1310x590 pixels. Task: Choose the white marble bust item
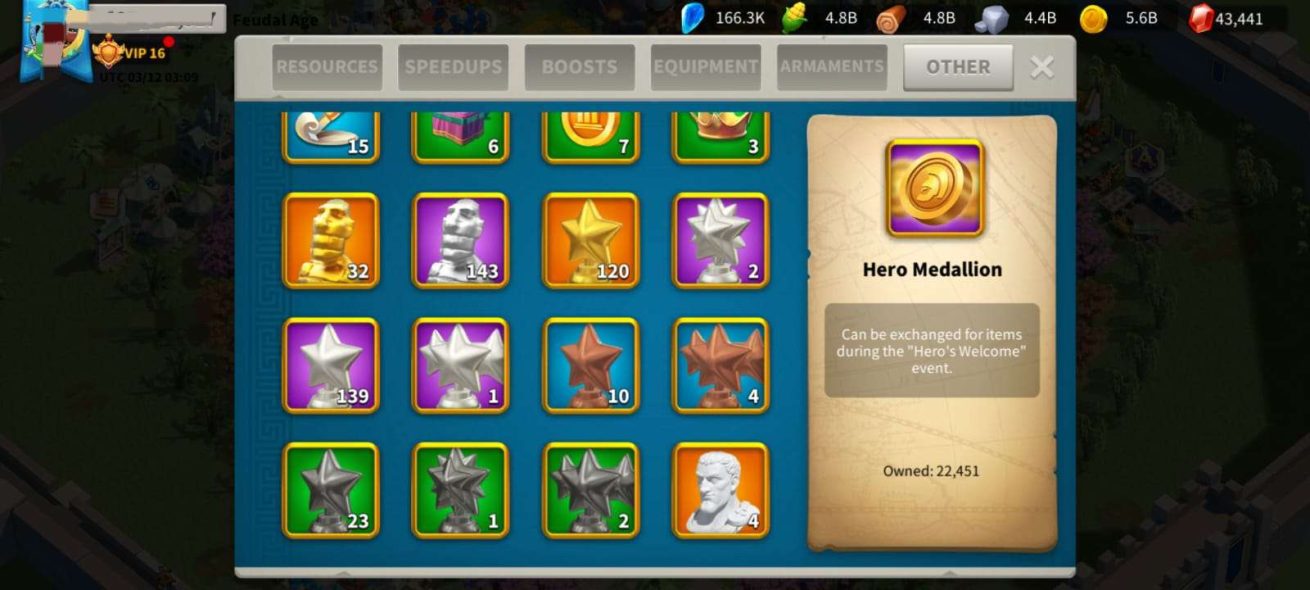721,490
